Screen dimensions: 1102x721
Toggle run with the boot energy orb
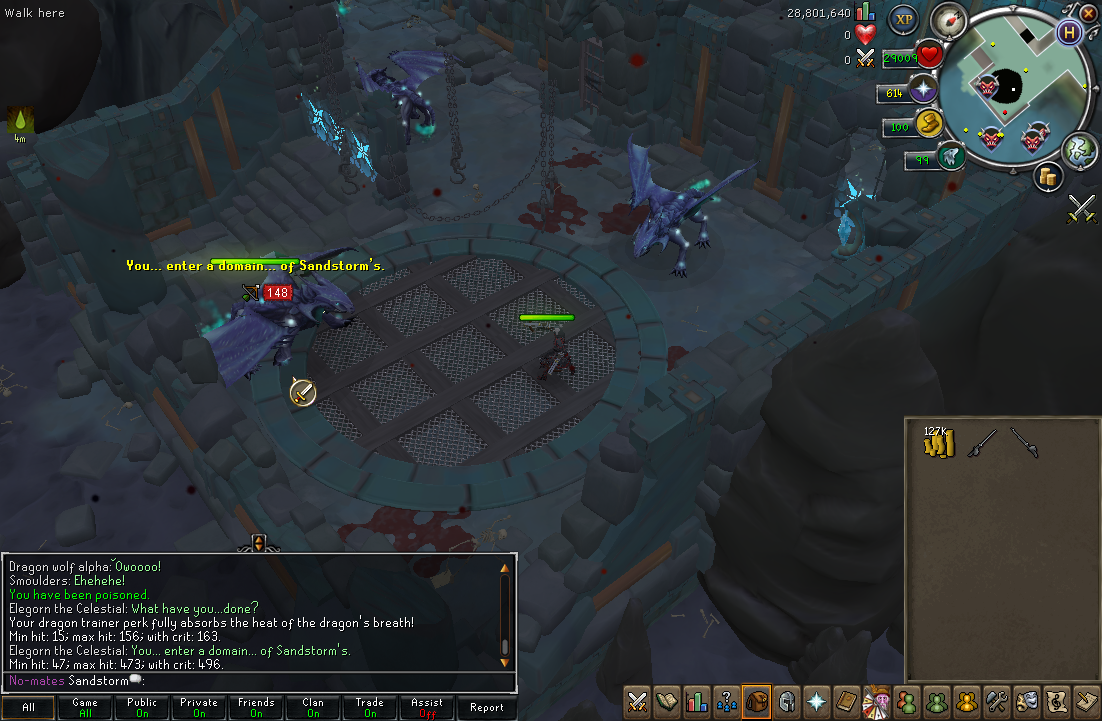[x=950, y=156]
